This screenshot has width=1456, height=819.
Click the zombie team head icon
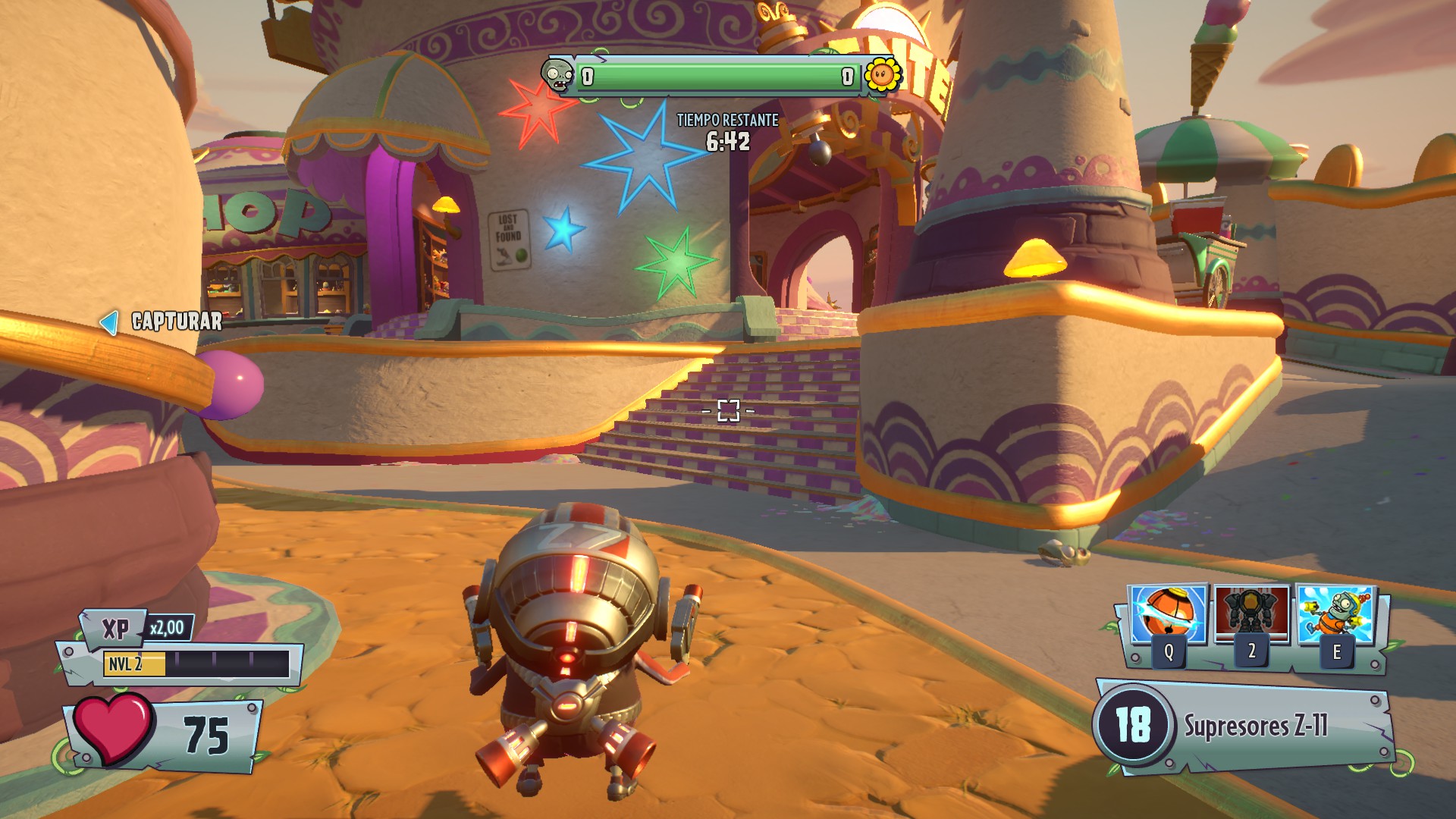(x=558, y=76)
